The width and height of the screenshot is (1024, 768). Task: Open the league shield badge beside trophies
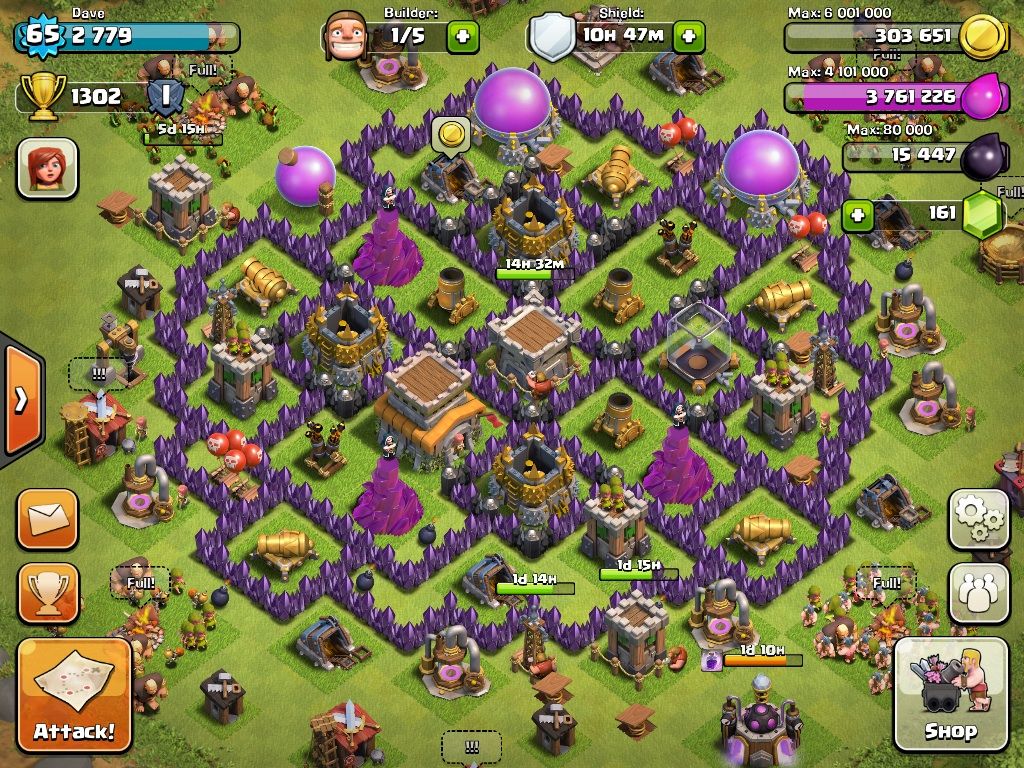pyautogui.click(x=166, y=96)
